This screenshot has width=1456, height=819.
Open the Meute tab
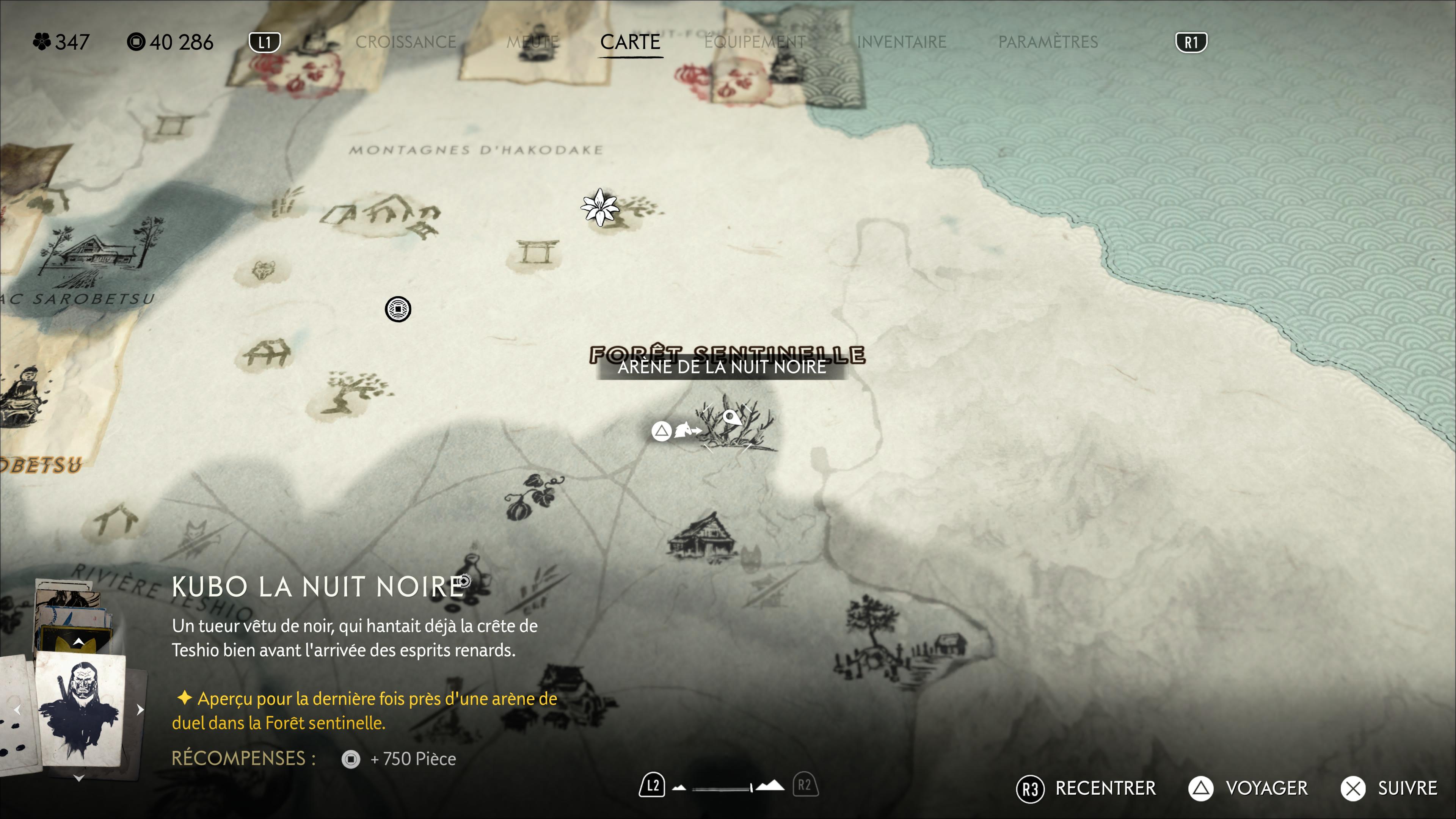[532, 42]
